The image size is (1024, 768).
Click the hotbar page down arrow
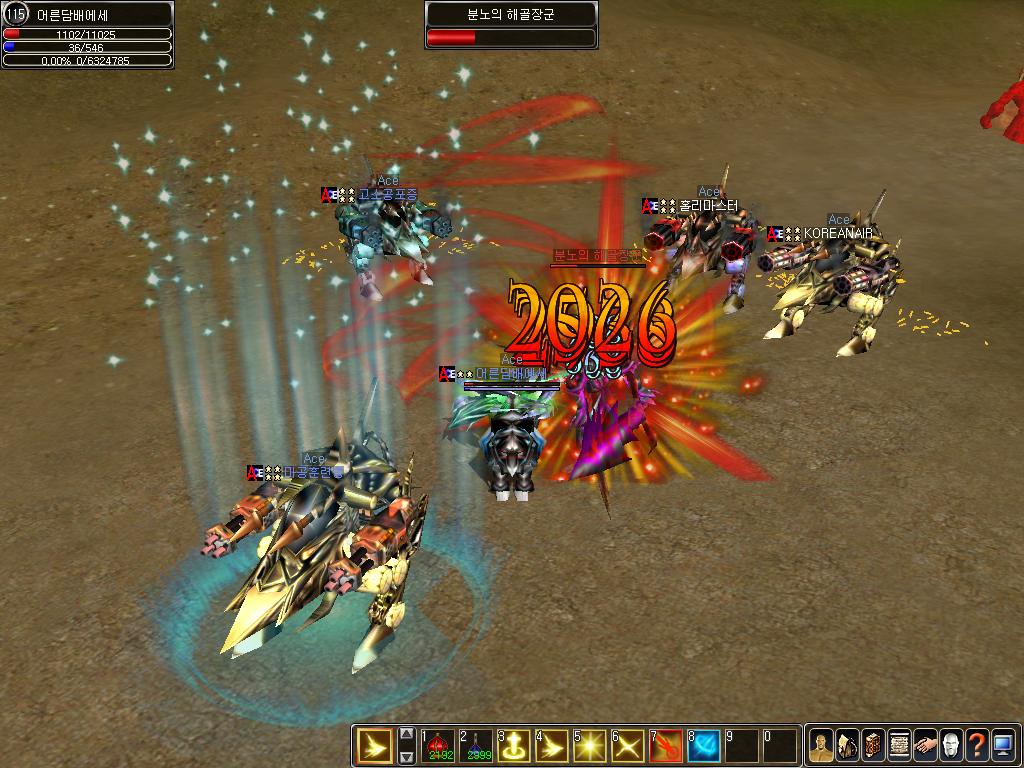click(x=407, y=757)
